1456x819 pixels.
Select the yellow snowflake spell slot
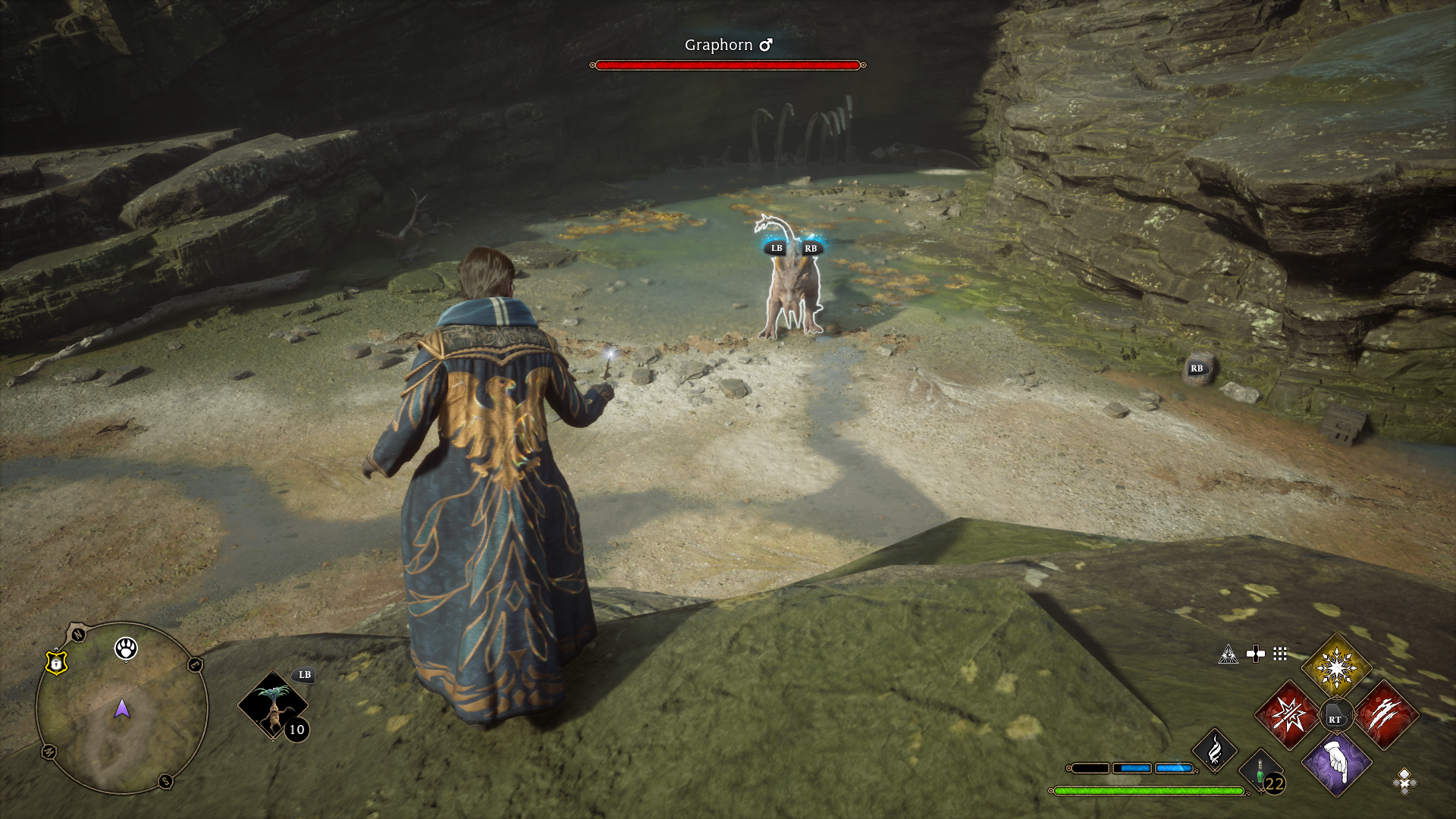[1335, 668]
